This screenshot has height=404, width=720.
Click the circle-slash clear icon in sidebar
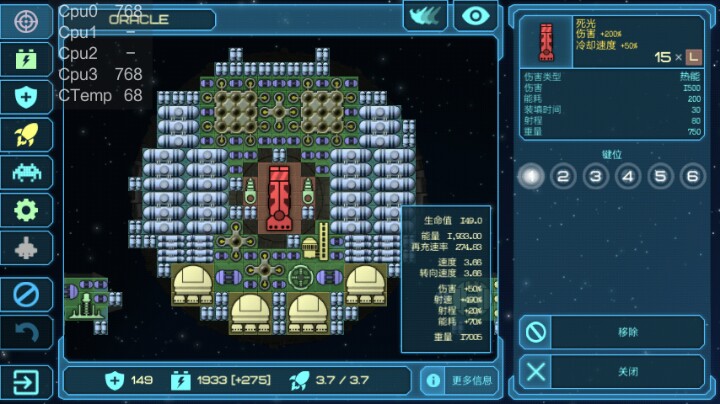click(x=26, y=294)
